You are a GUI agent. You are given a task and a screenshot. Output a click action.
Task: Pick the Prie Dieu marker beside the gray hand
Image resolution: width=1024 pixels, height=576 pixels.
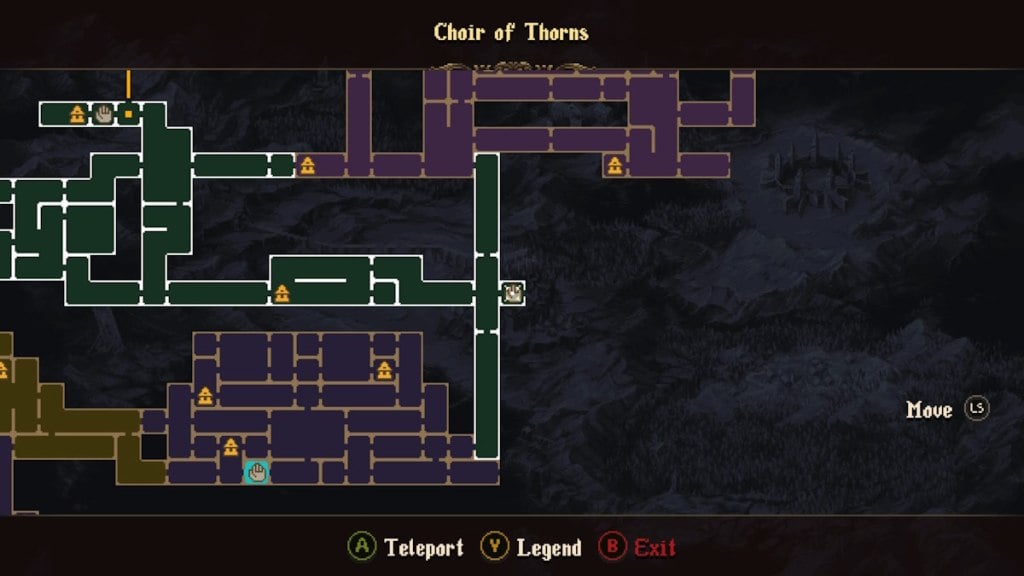(77, 114)
